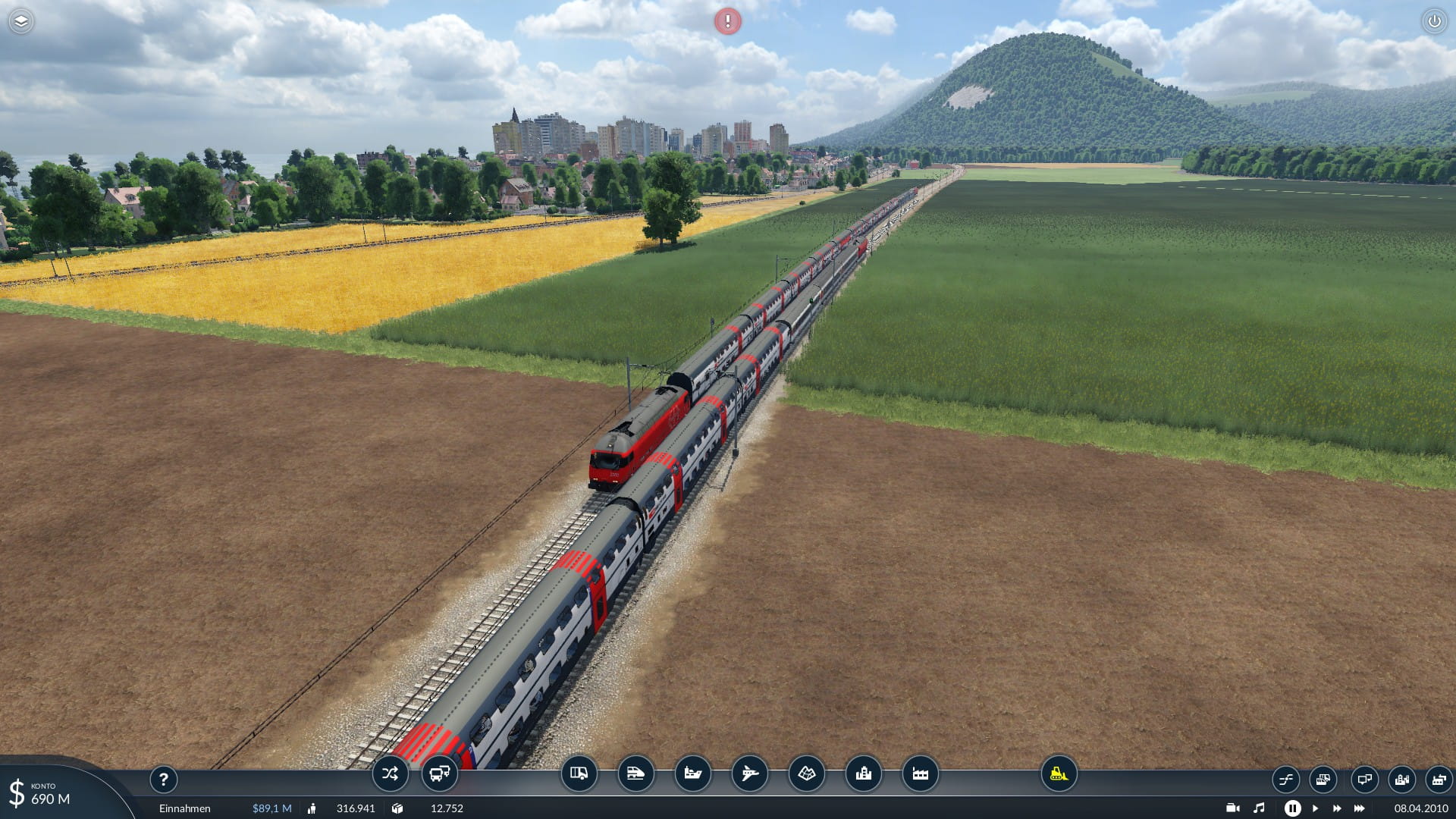The width and height of the screenshot is (1456, 819).
Task: Open the industry factory menu
Action: click(920, 773)
